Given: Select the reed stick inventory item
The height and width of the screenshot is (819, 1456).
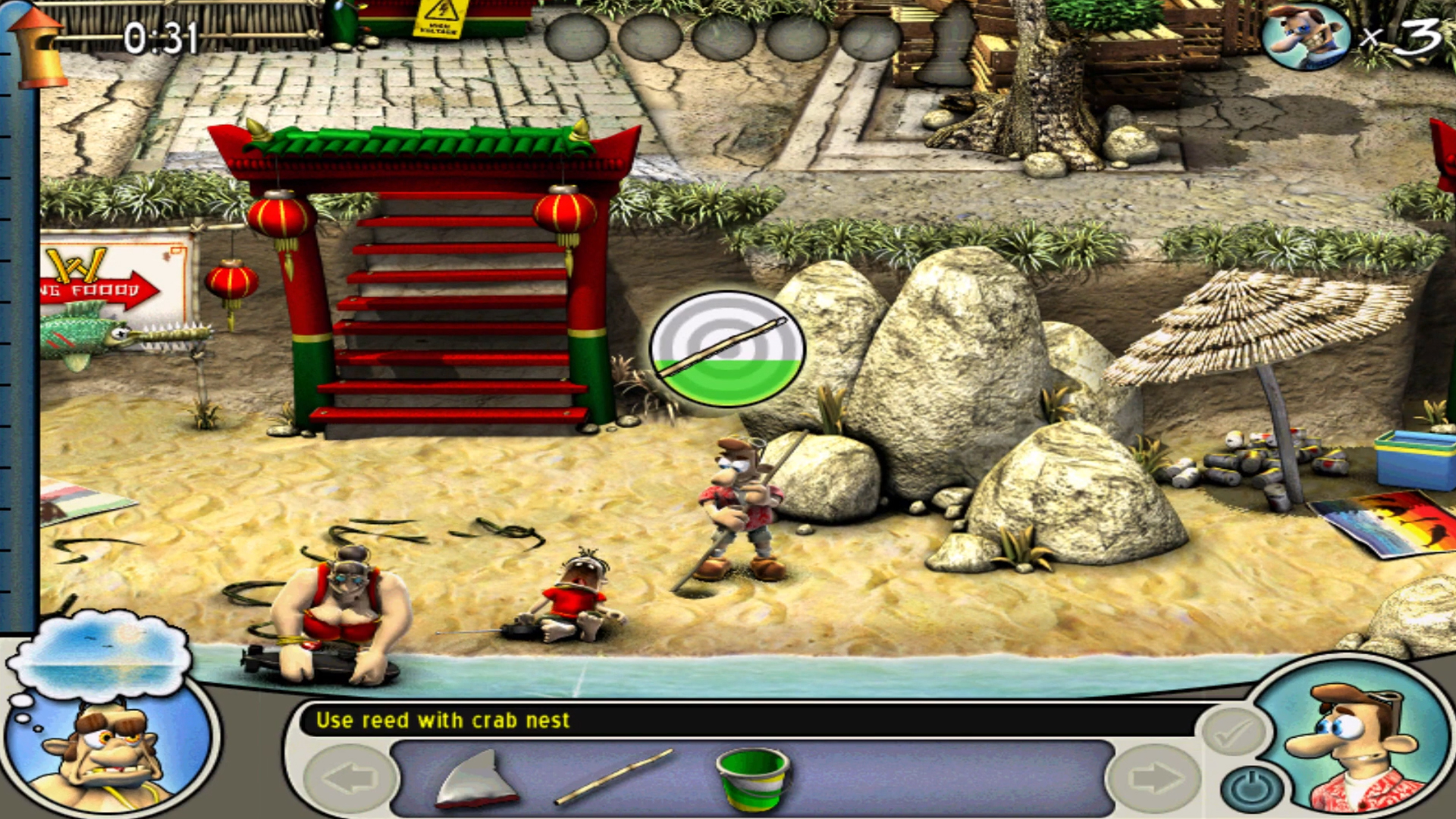Looking at the screenshot, I should click(614, 777).
